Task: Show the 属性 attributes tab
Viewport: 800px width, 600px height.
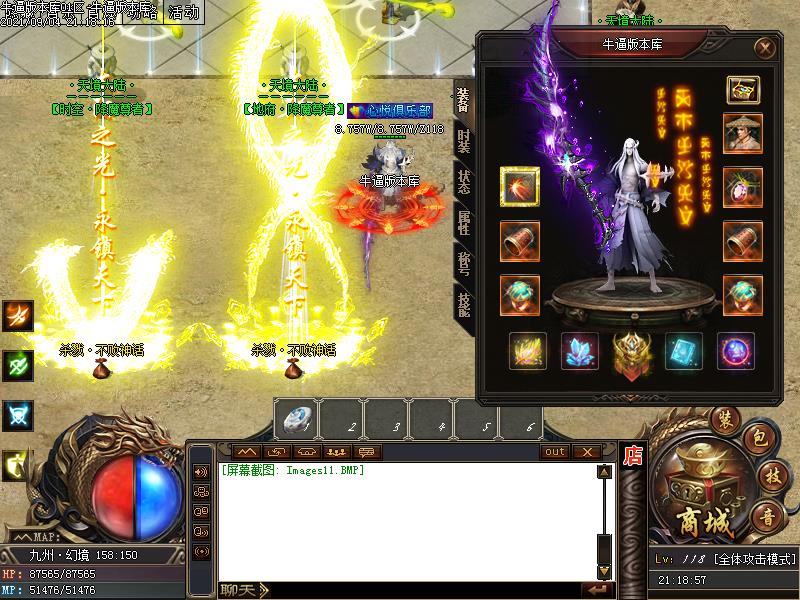Action: pyautogui.click(x=464, y=224)
